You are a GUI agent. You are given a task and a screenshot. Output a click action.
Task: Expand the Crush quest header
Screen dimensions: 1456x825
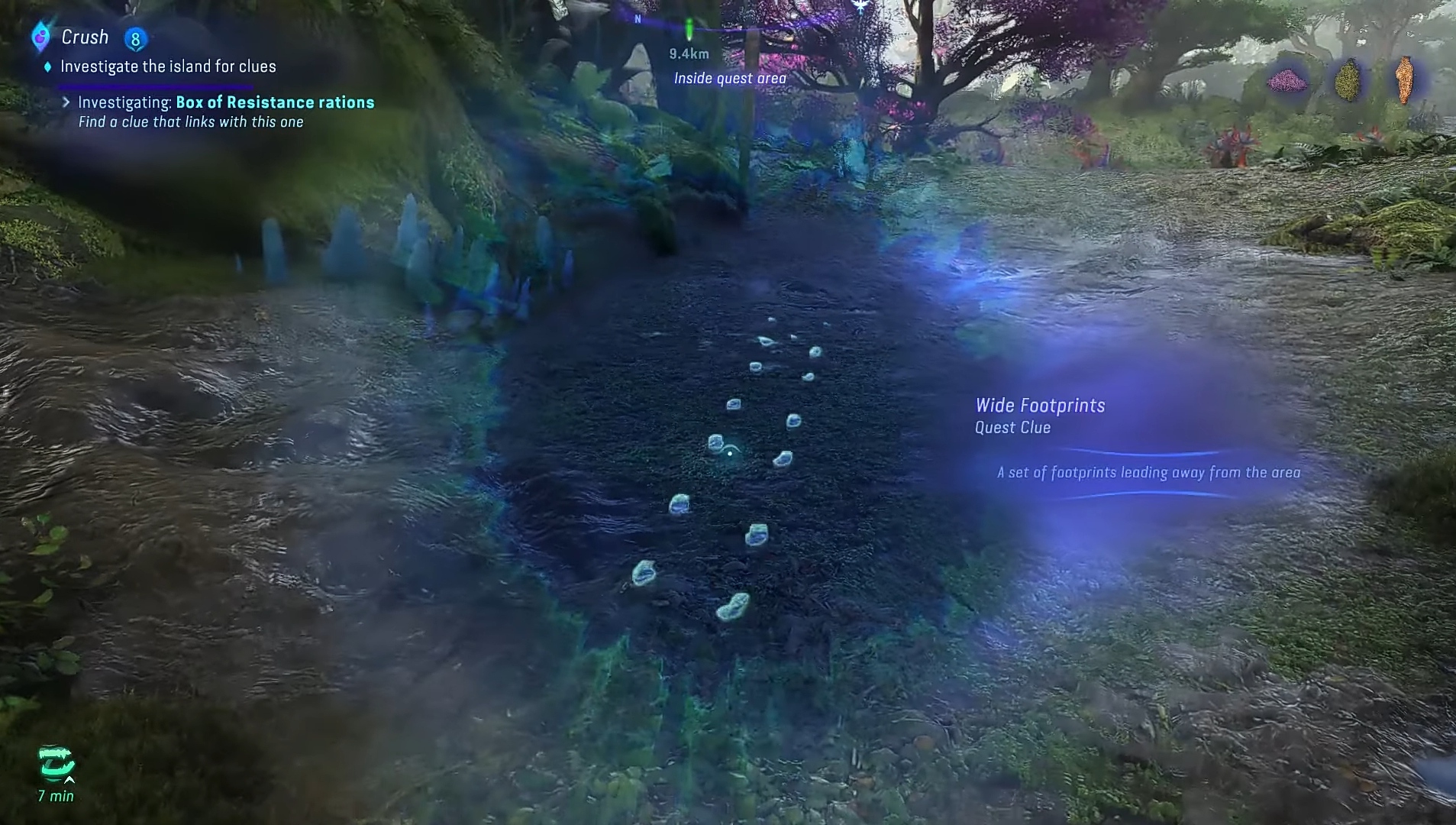86,36
